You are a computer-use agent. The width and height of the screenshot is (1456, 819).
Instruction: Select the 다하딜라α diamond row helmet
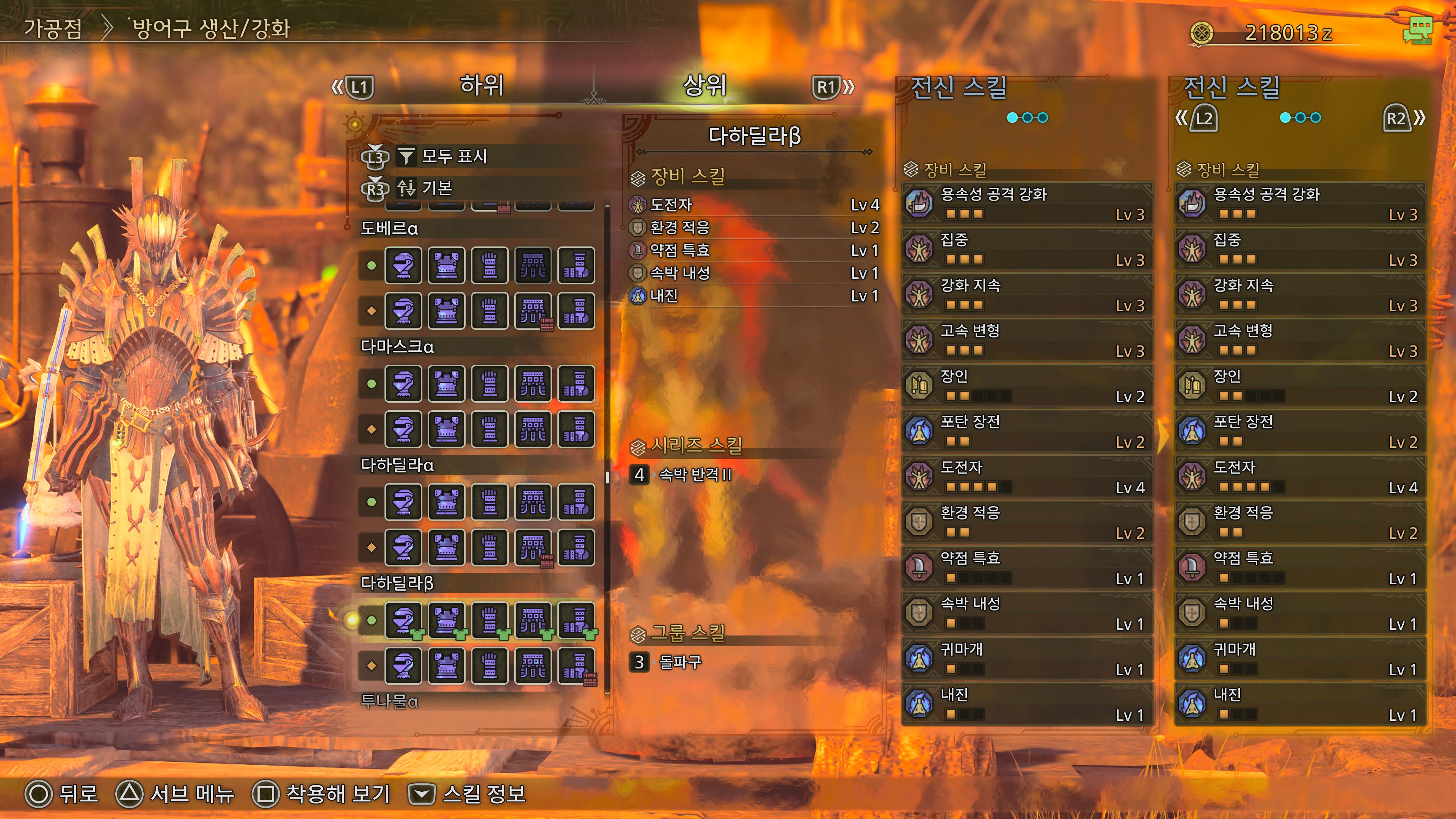[x=403, y=547]
